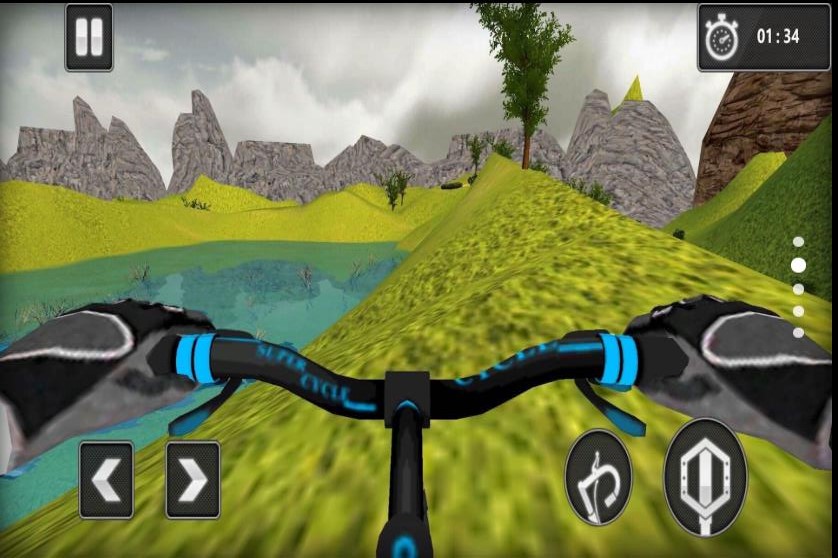
Task: Apply the brake lever button
Action: coord(598,478)
